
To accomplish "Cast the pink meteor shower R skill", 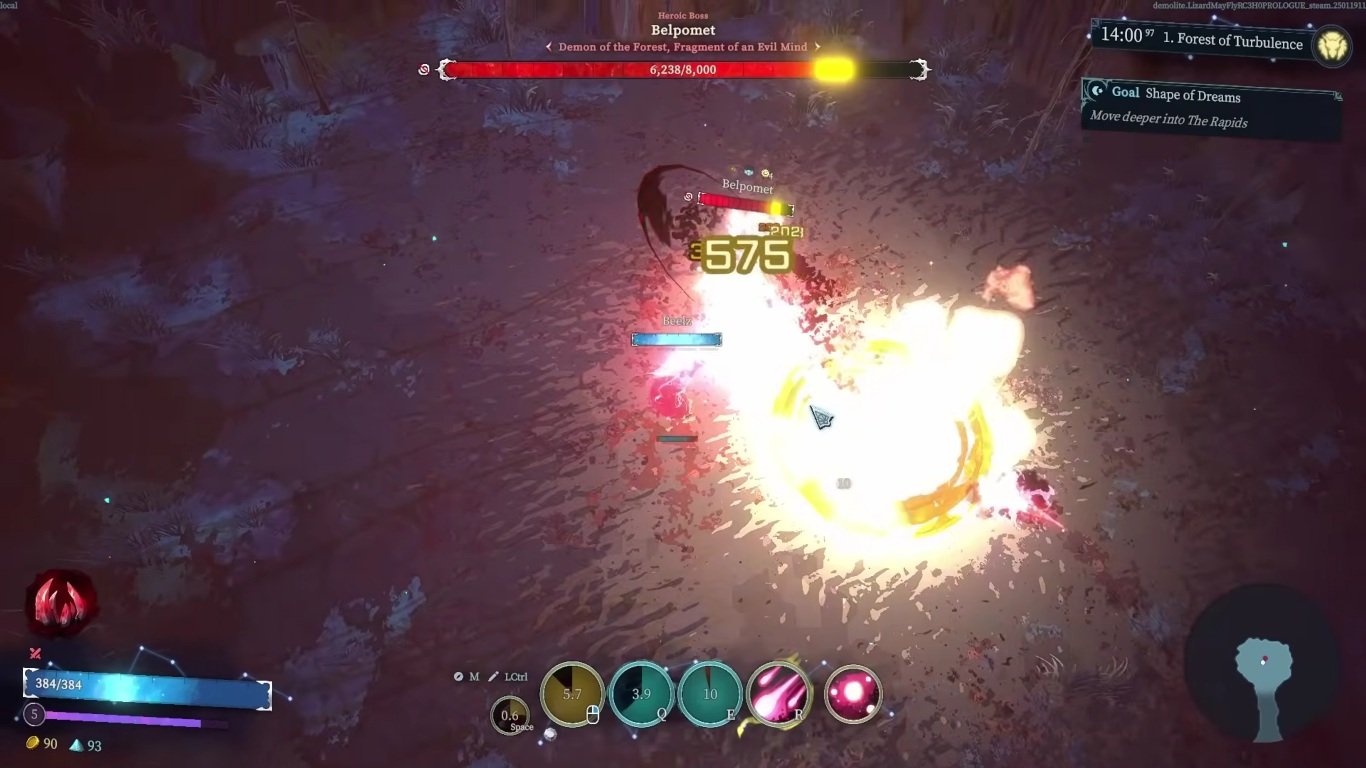I will [x=778, y=693].
